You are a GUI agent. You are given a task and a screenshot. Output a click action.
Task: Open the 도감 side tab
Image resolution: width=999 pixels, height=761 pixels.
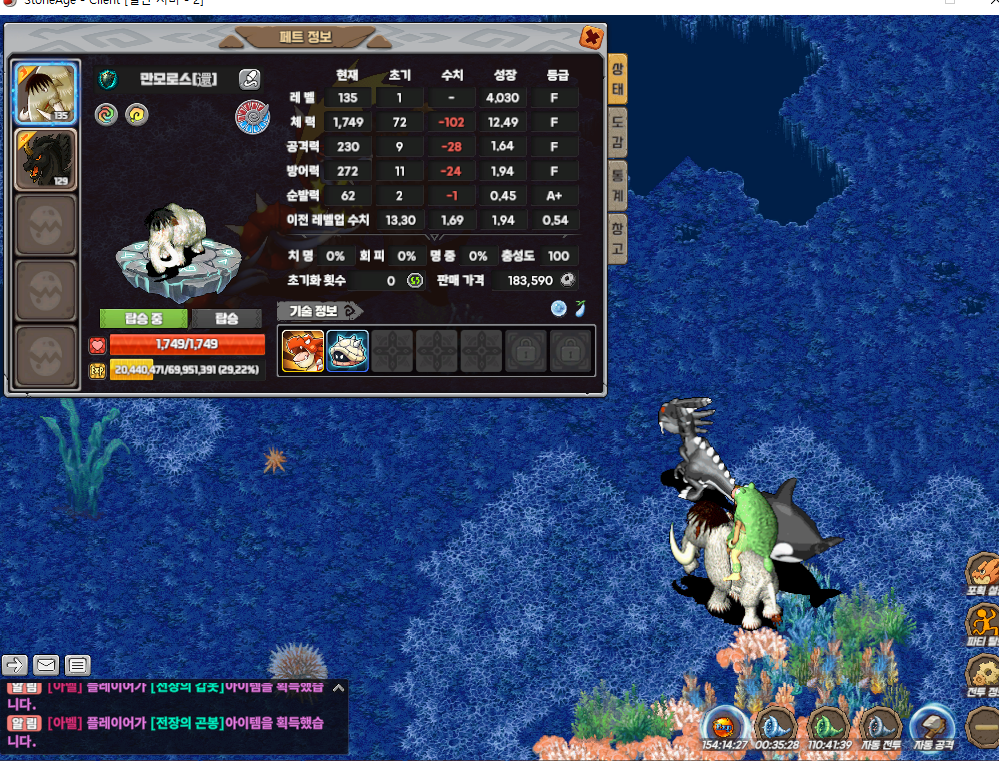(x=617, y=132)
